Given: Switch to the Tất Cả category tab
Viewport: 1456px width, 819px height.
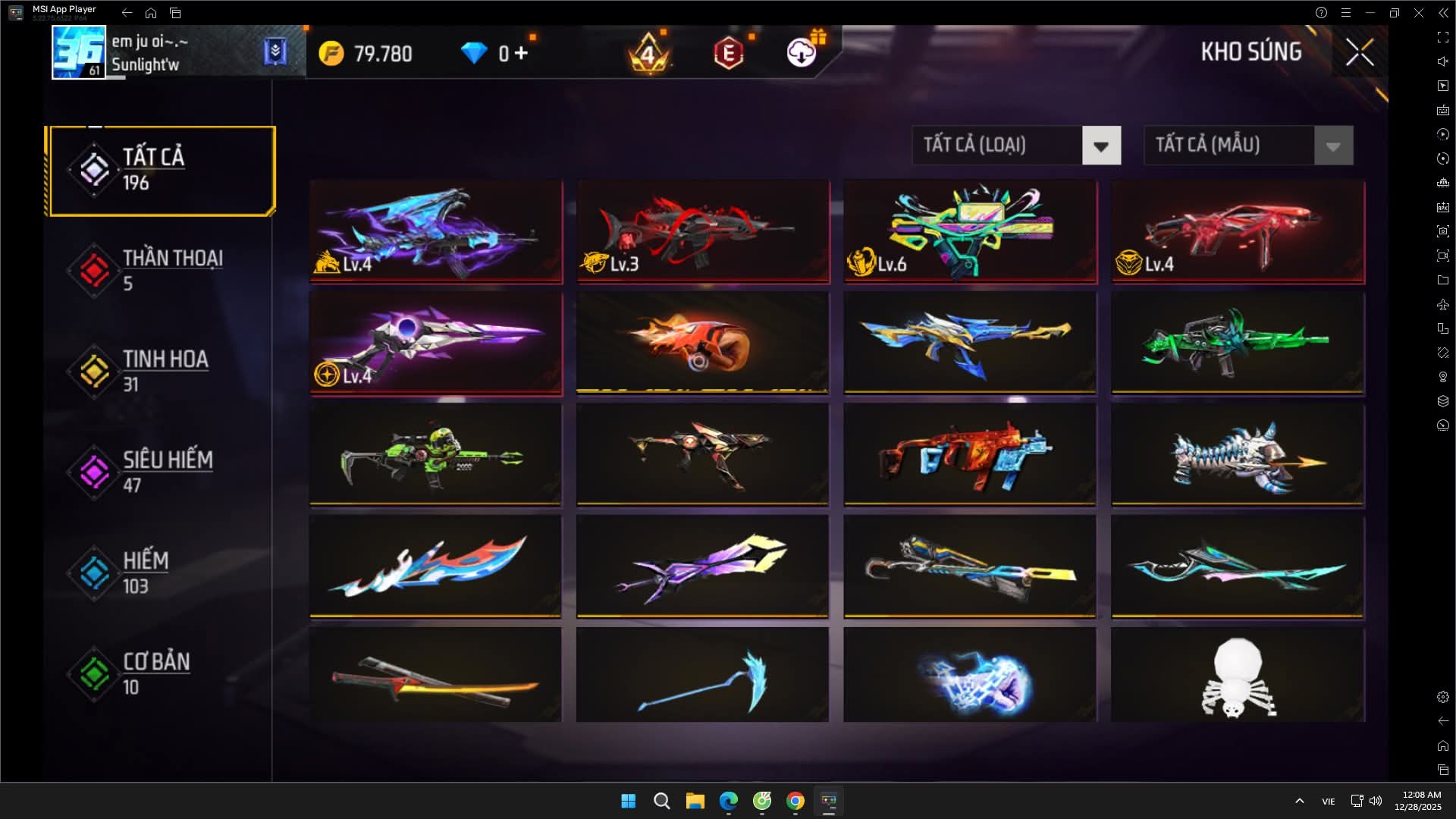Looking at the screenshot, I should [x=160, y=171].
